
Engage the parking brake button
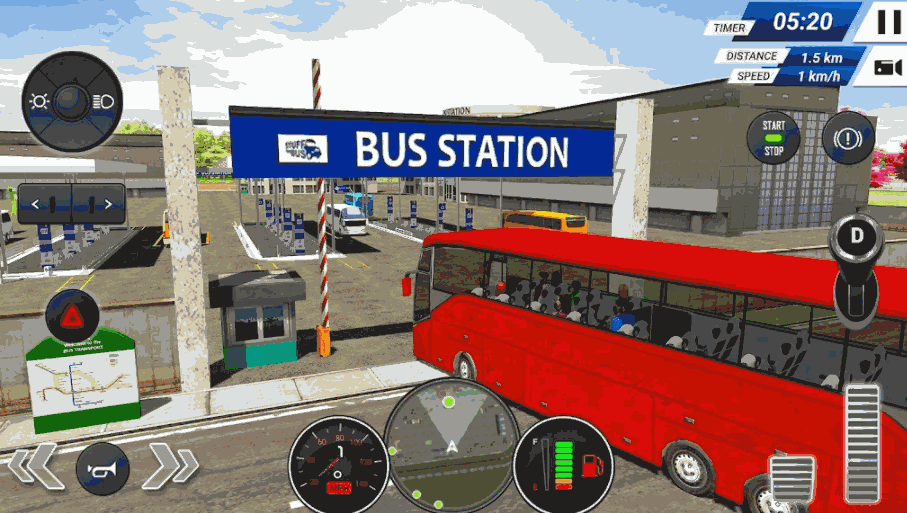[x=847, y=138]
